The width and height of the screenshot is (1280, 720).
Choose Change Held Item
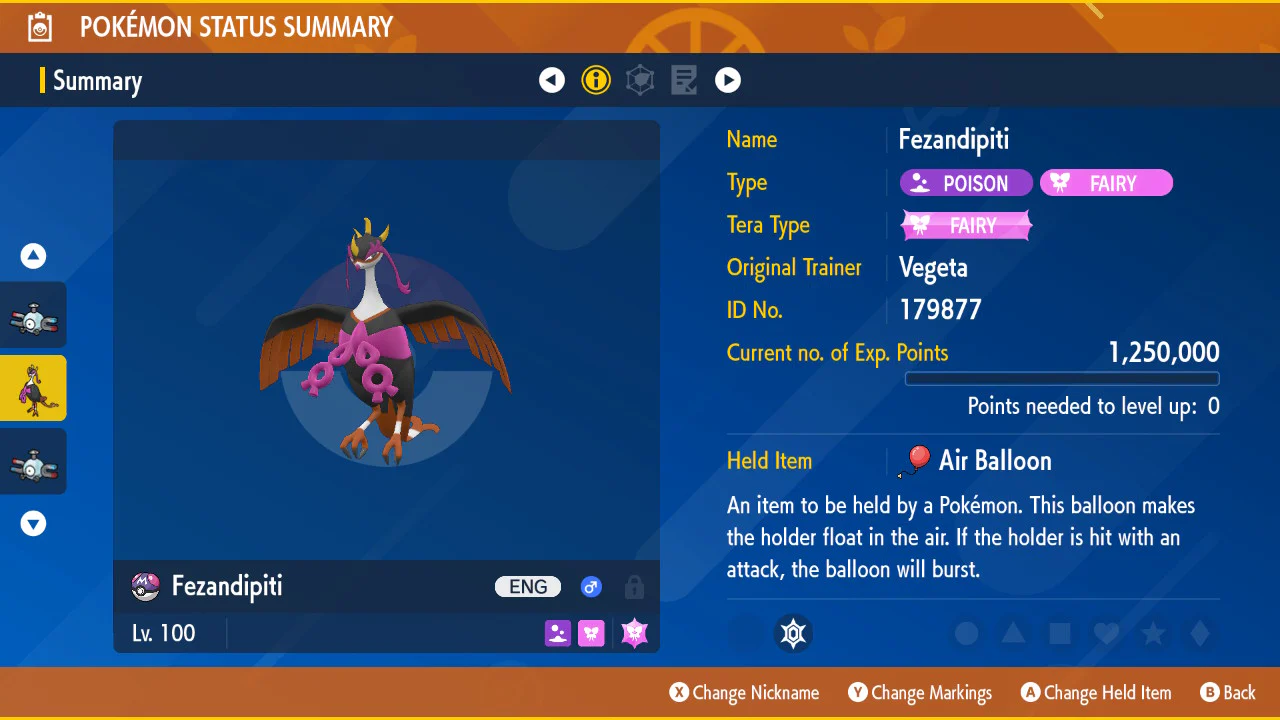coord(1096,693)
